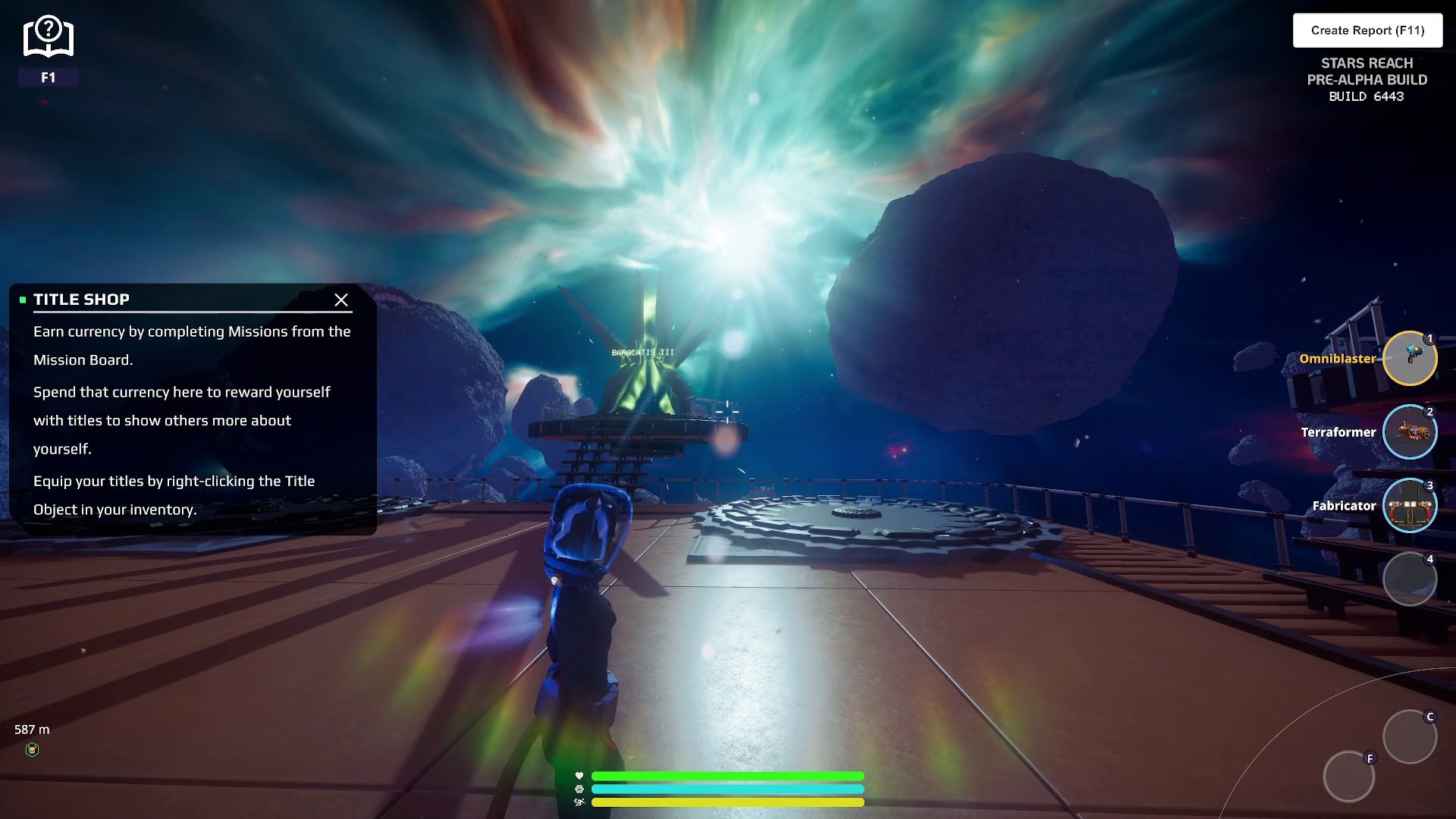Image resolution: width=1456 pixels, height=819 pixels.
Task: Open the help guide book icon
Action: [x=48, y=38]
